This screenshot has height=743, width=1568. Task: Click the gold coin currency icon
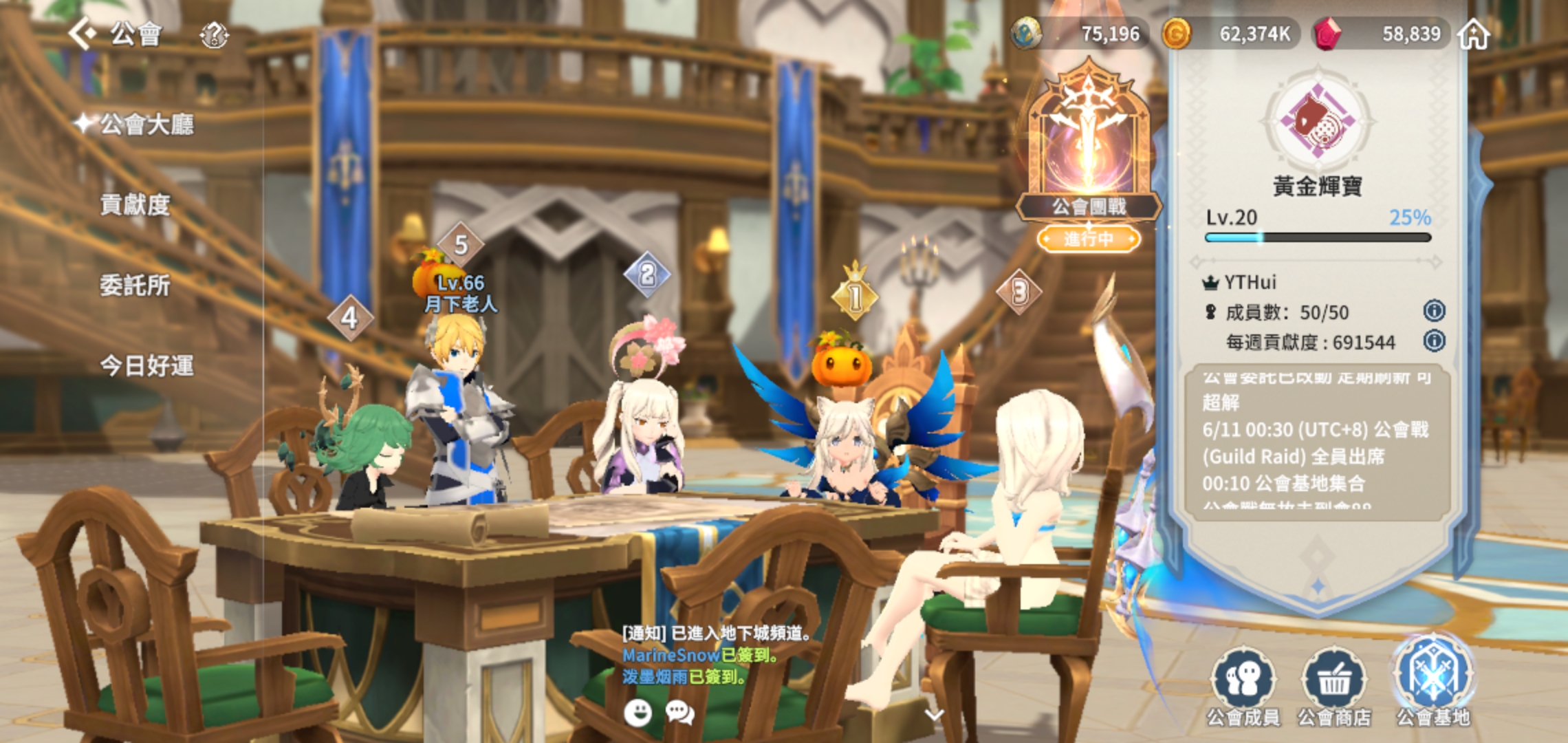(x=1176, y=34)
